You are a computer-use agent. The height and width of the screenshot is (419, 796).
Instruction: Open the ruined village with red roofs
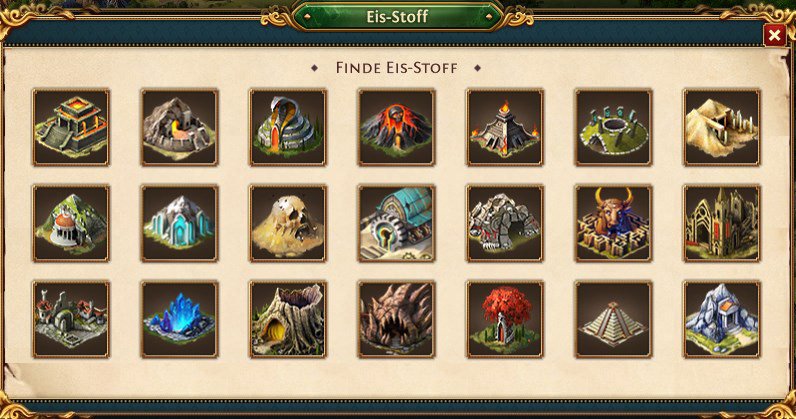pyautogui.click(x=71, y=319)
